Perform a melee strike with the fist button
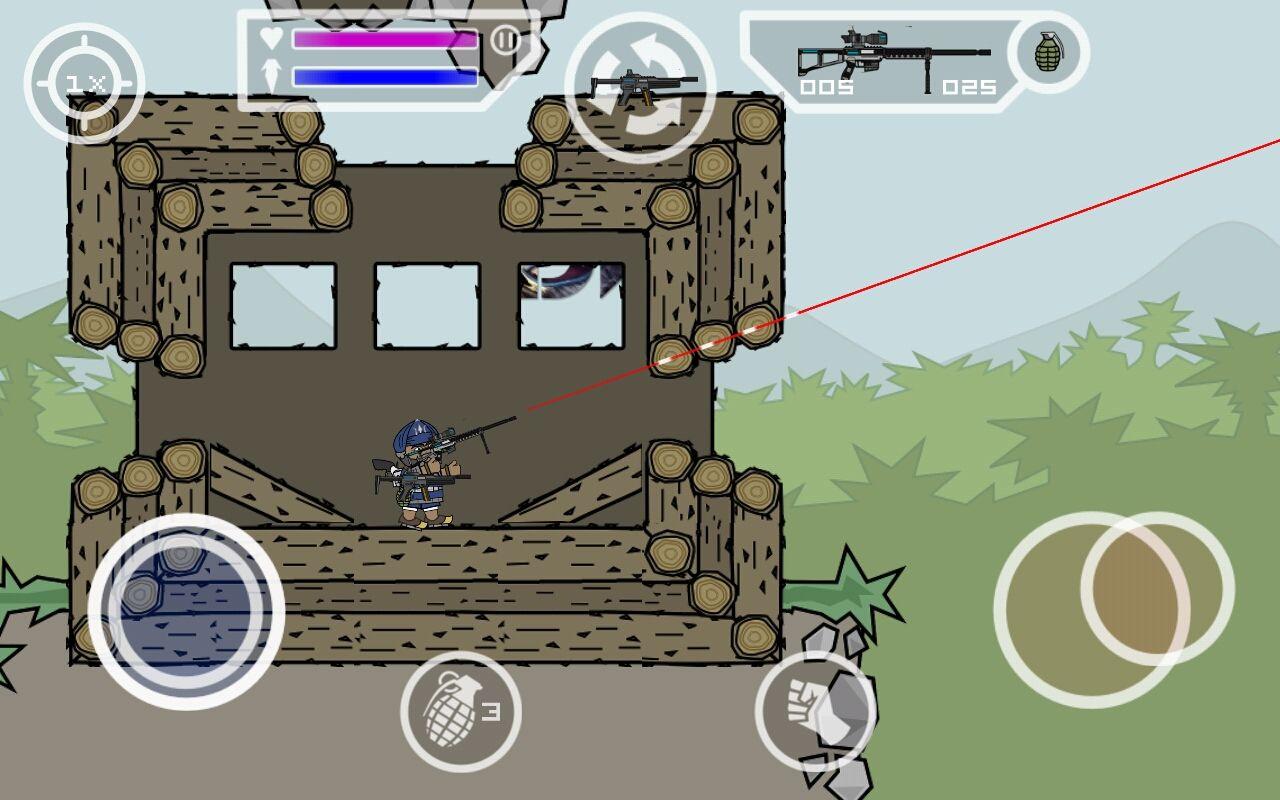Screen dimensions: 1280x800 click(815, 712)
